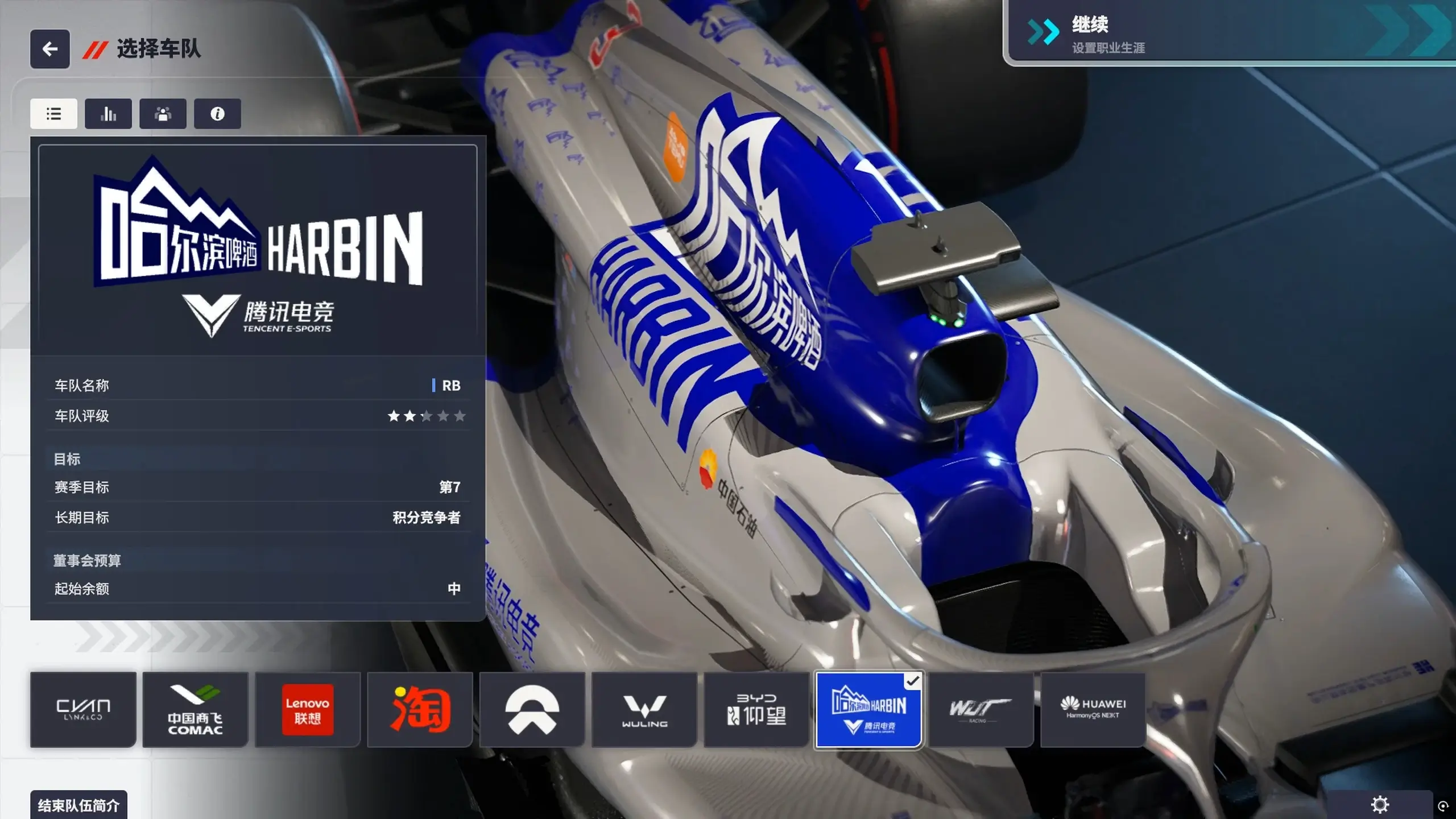Choose the COMAC team tile

[x=195, y=709]
